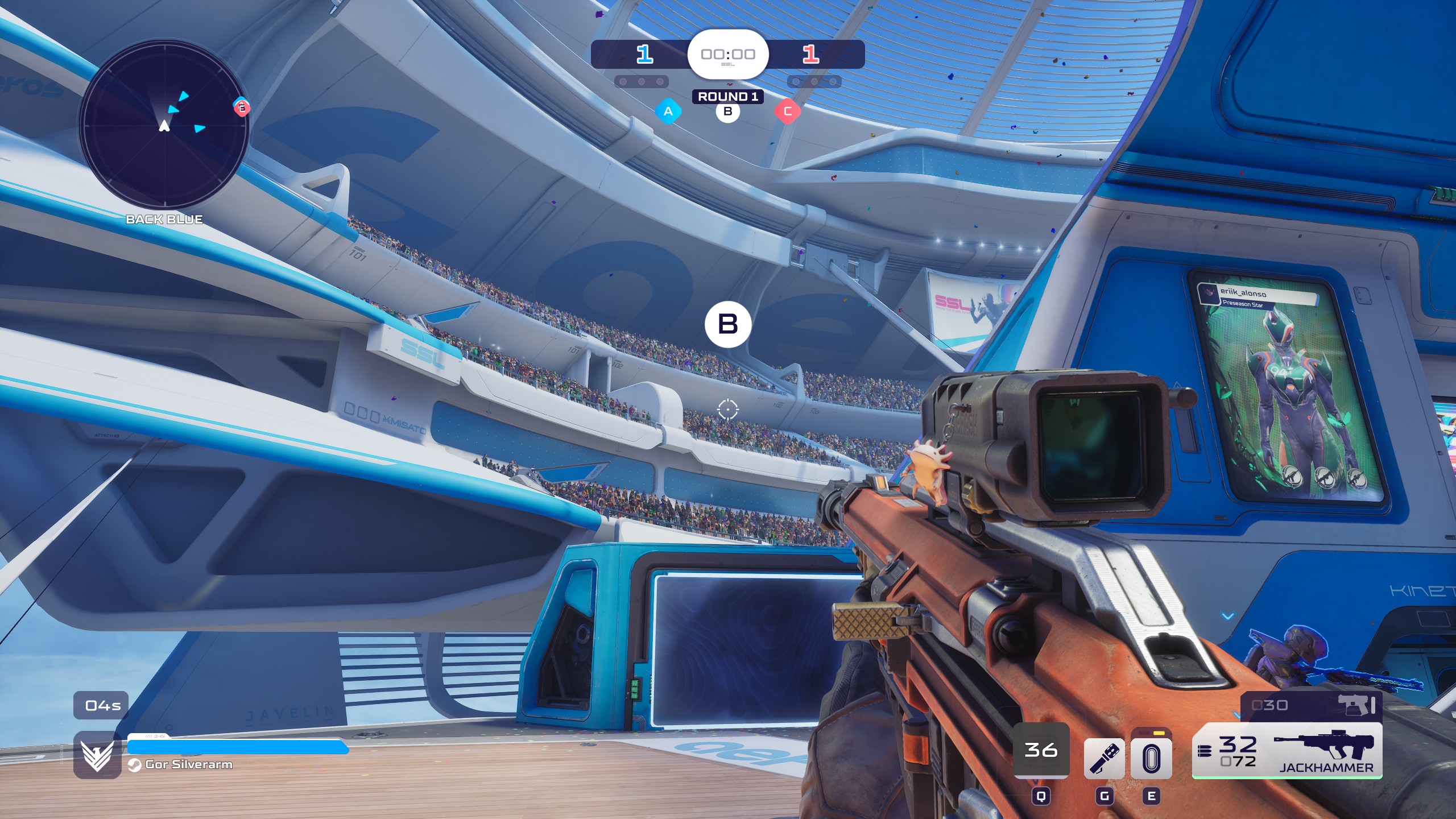Use the grenade equipment icon
Image resolution: width=1456 pixels, height=819 pixels.
[1104, 758]
